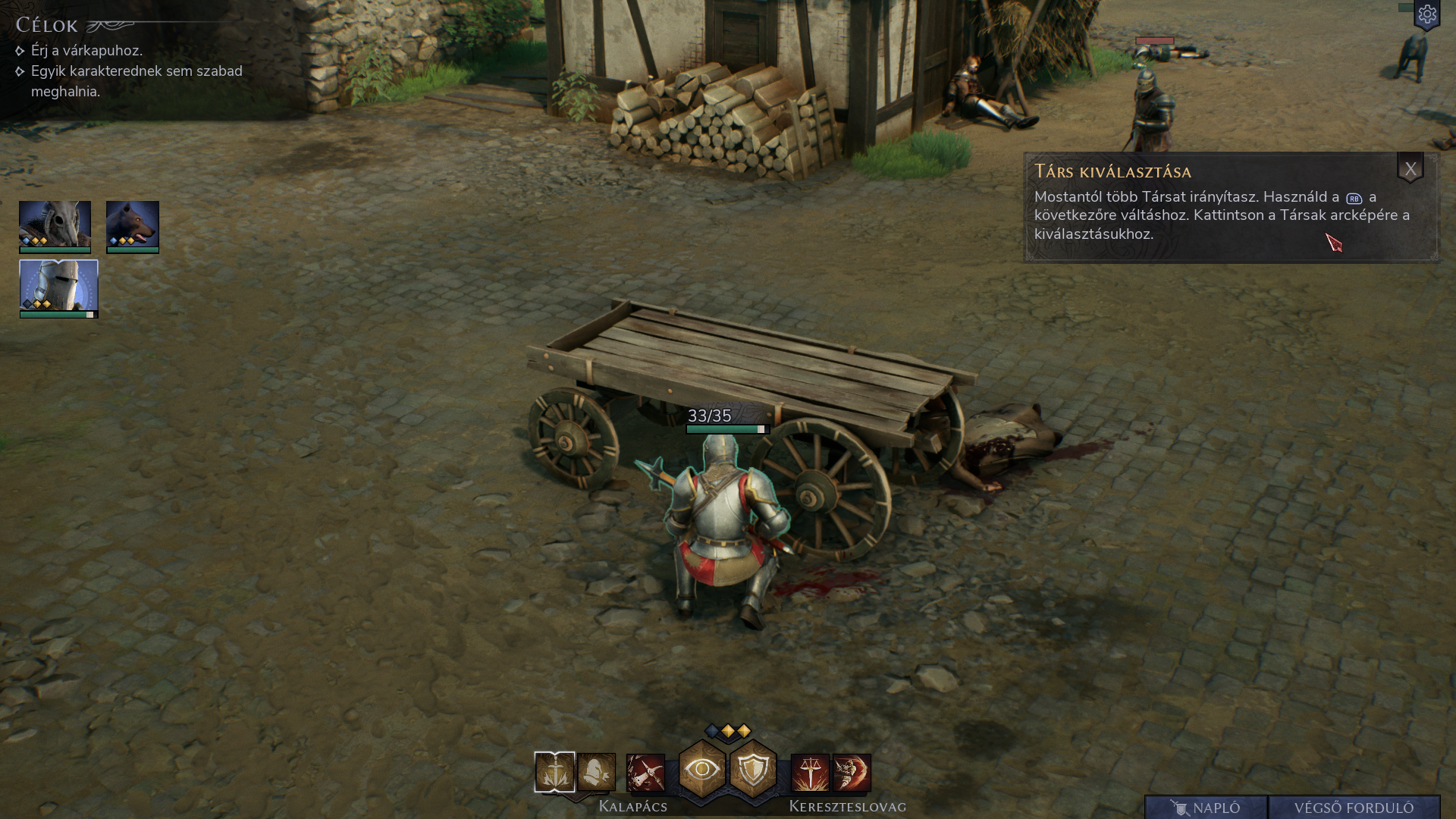Use the scales and sword ability
Image resolution: width=1456 pixels, height=819 pixels.
click(810, 773)
